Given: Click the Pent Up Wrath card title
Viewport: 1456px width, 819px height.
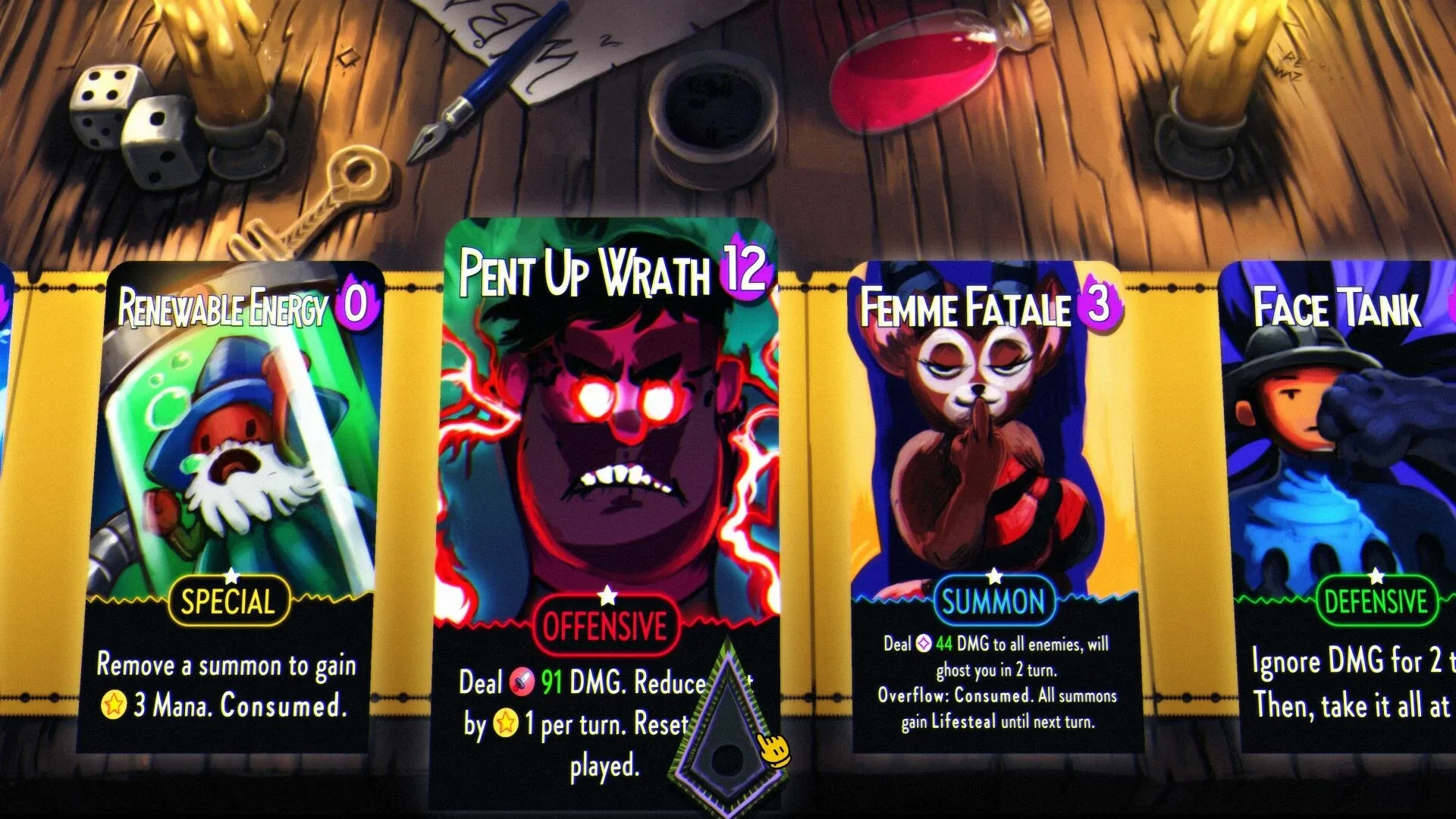Looking at the screenshot, I should (584, 273).
